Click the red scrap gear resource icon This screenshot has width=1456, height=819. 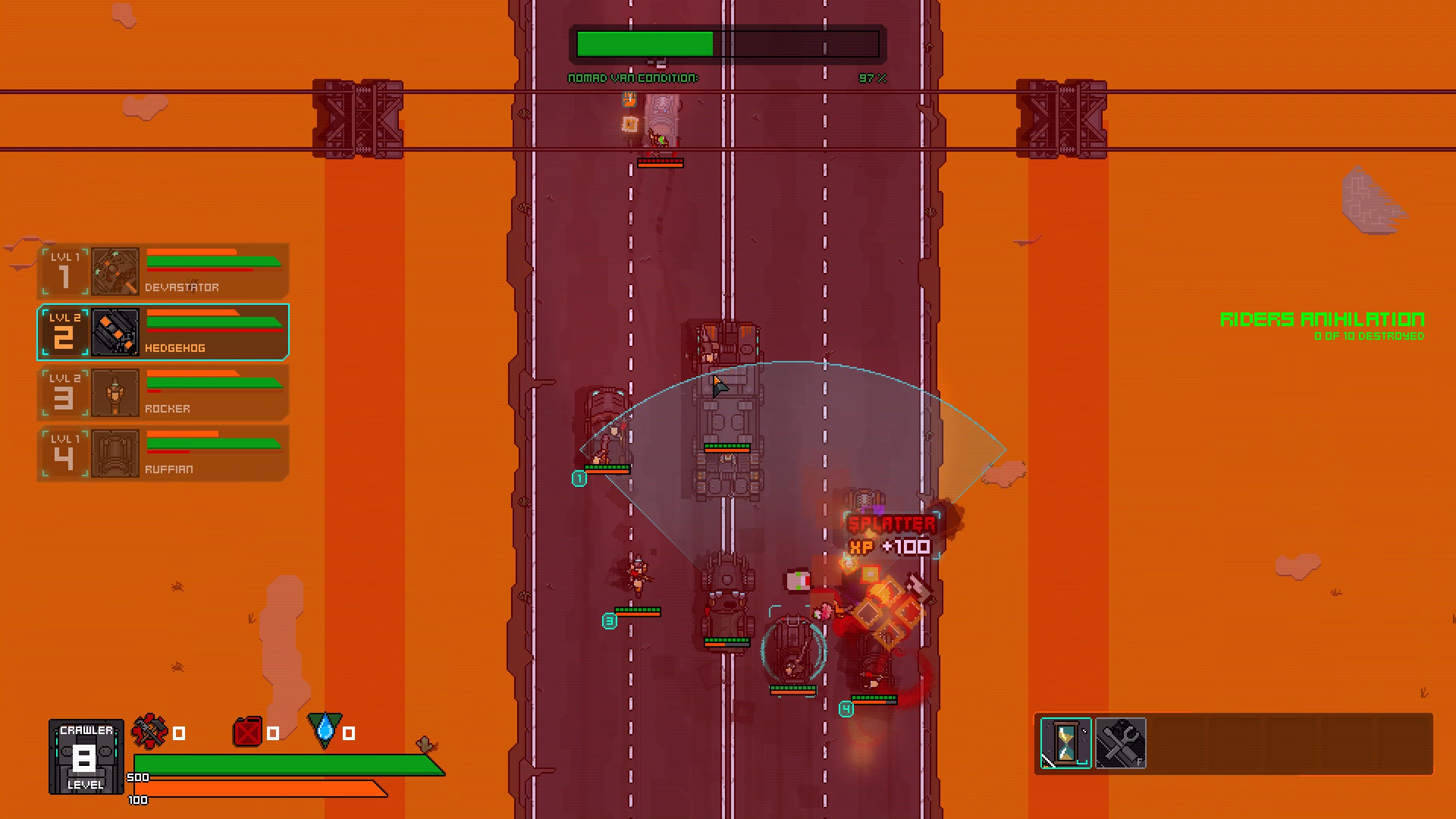coord(149,732)
